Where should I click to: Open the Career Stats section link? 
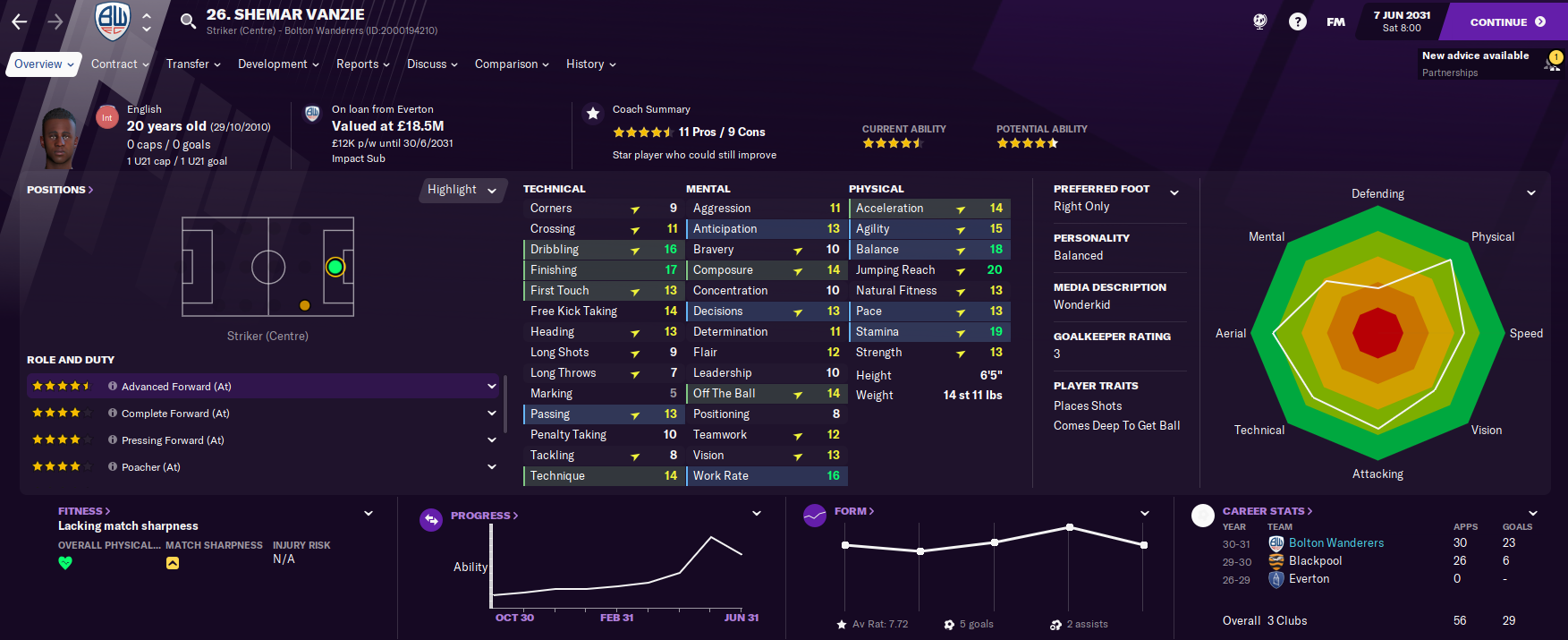point(1267,511)
